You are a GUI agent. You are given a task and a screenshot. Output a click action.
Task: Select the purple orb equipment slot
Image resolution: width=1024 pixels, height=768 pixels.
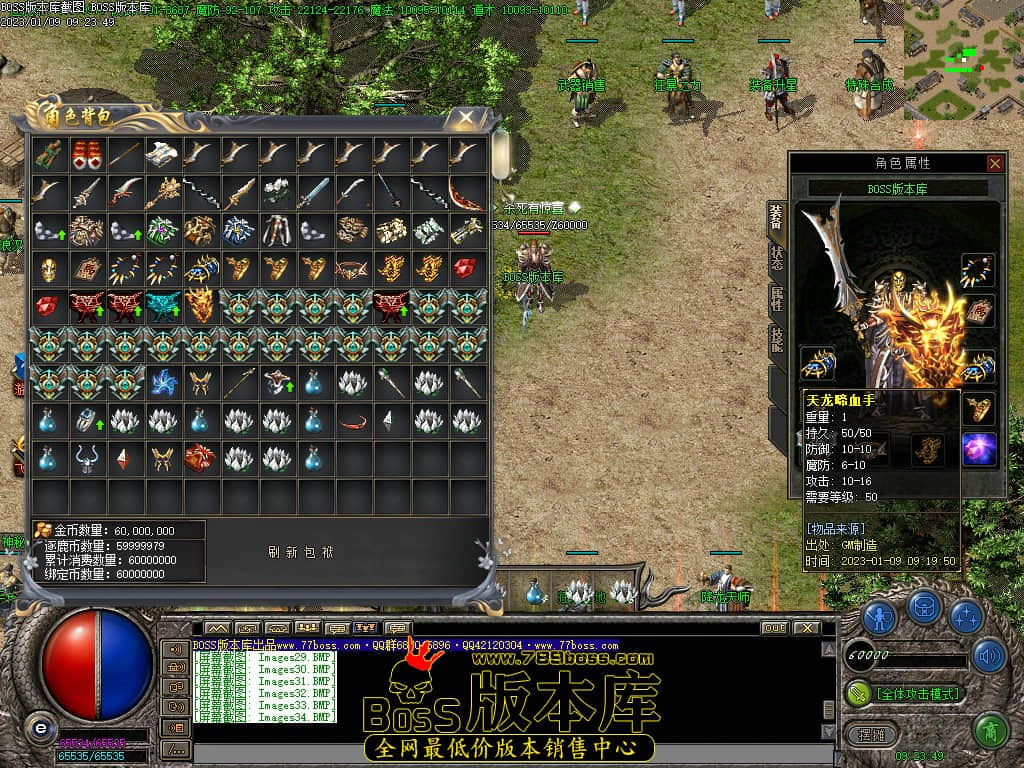pos(978,449)
